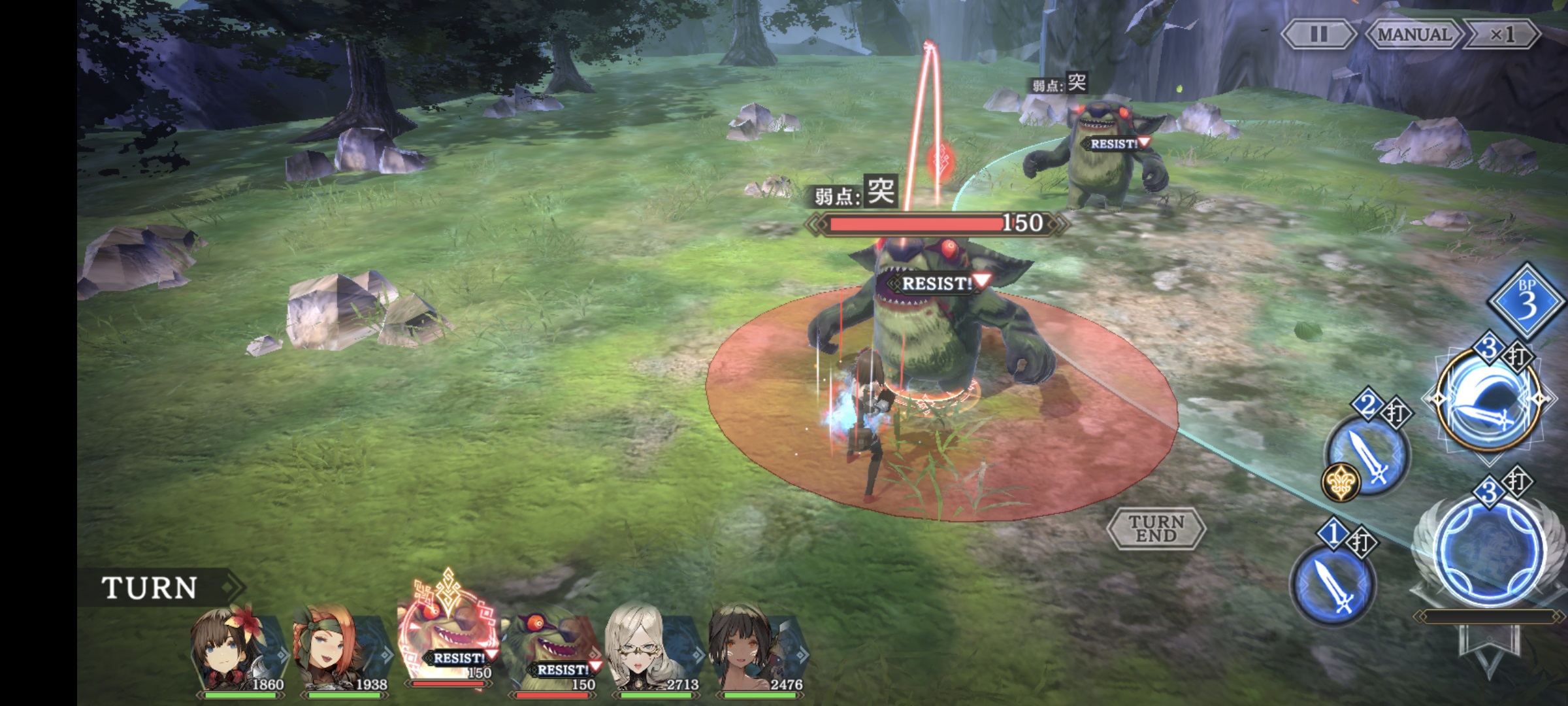End the current turn
1568x706 pixels.
pos(1156,528)
